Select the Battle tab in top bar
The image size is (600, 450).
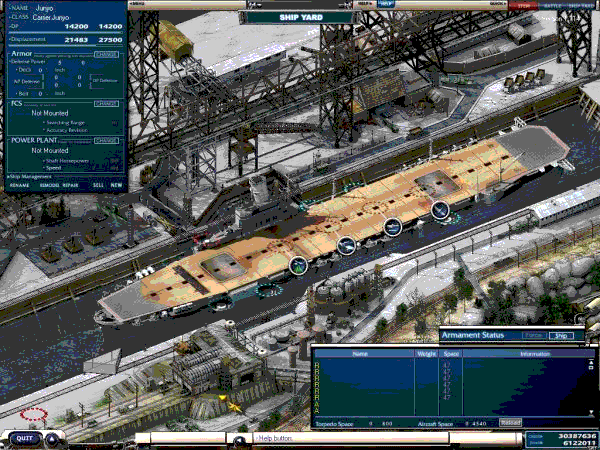tap(552, 5)
